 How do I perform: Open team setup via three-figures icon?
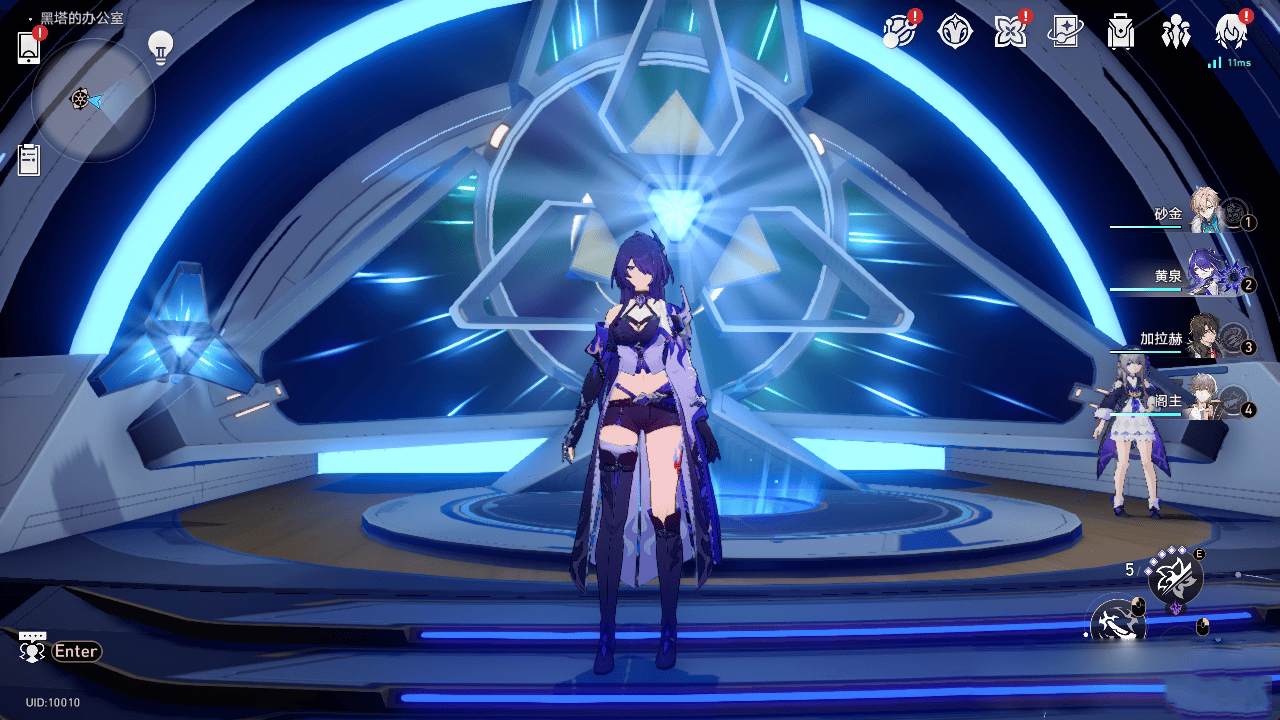click(1176, 31)
